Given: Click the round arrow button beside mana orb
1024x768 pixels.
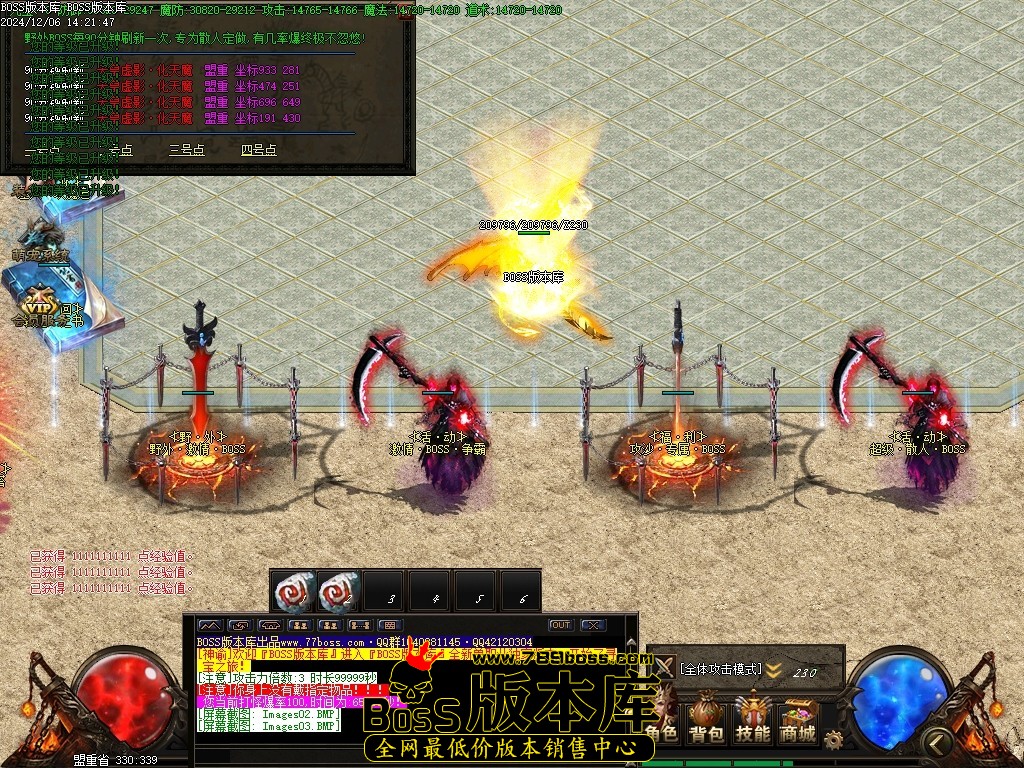Looking at the screenshot, I should [936, 742].
